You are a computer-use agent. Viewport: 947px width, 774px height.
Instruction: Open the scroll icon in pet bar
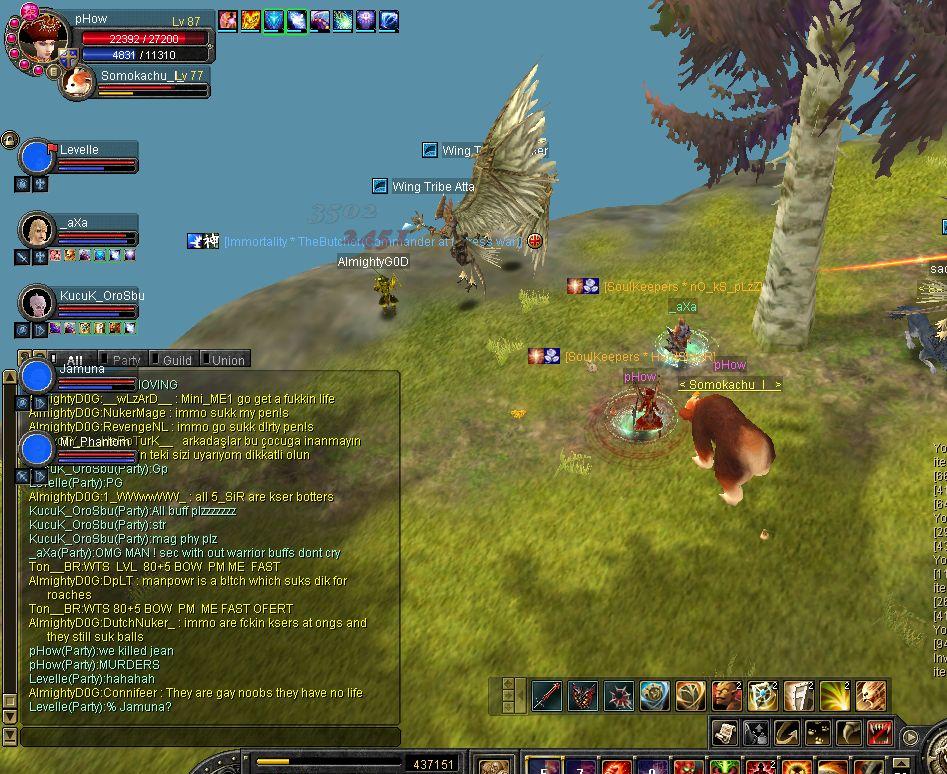[725, 732]
